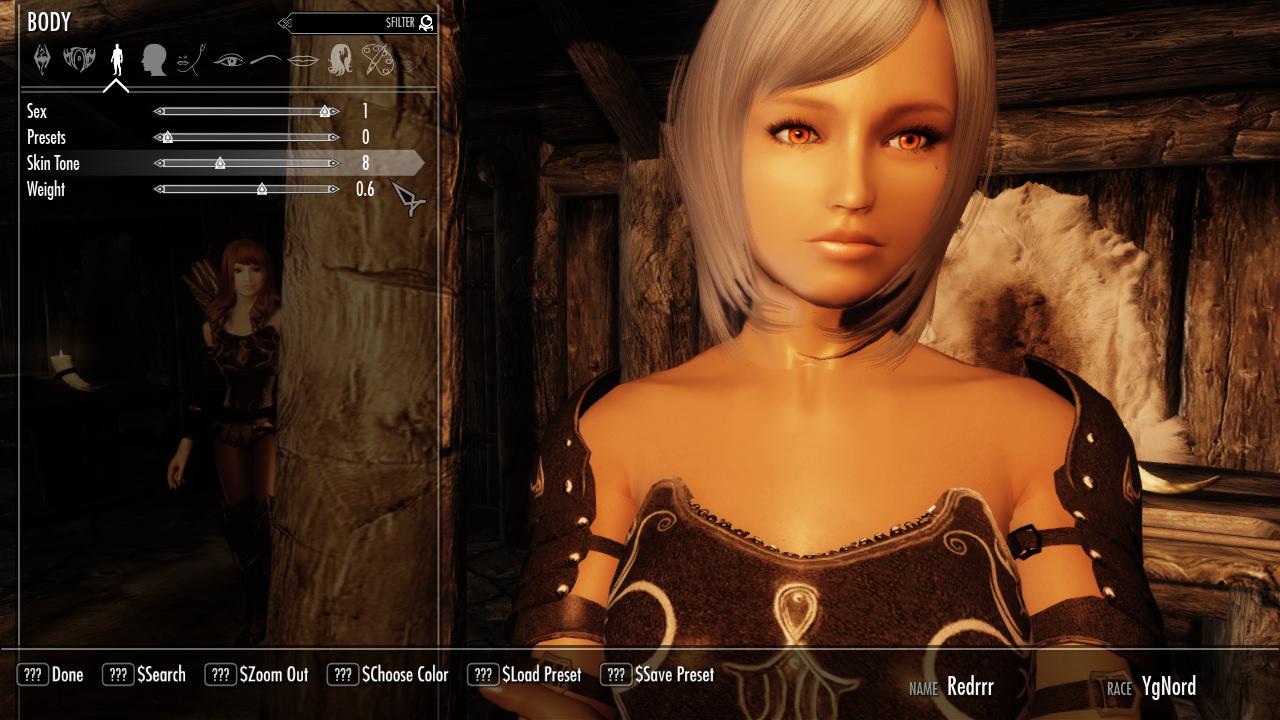This screenshot has height=720, width=1280.
Task: Open the Face outline tab
Action: (x=190, y=60)
